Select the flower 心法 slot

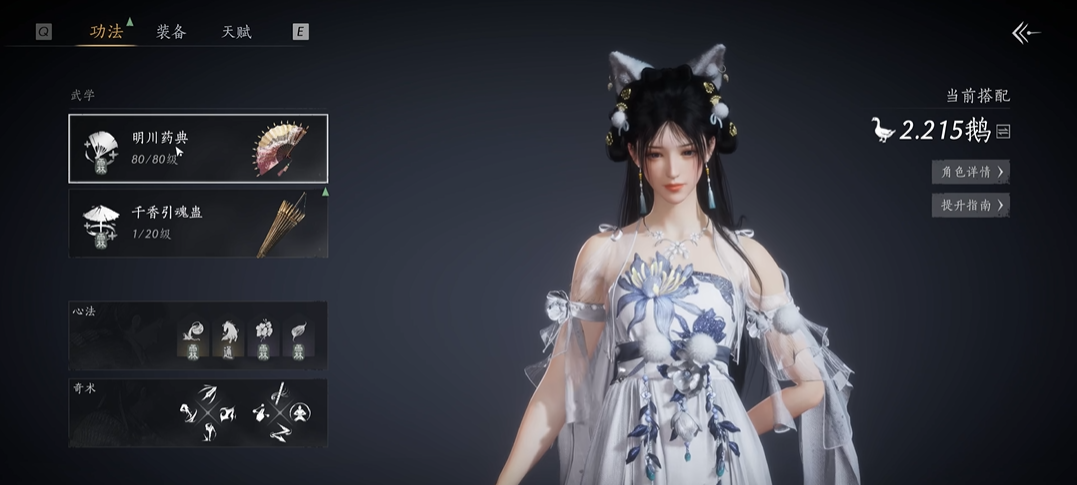pos(265,334)
